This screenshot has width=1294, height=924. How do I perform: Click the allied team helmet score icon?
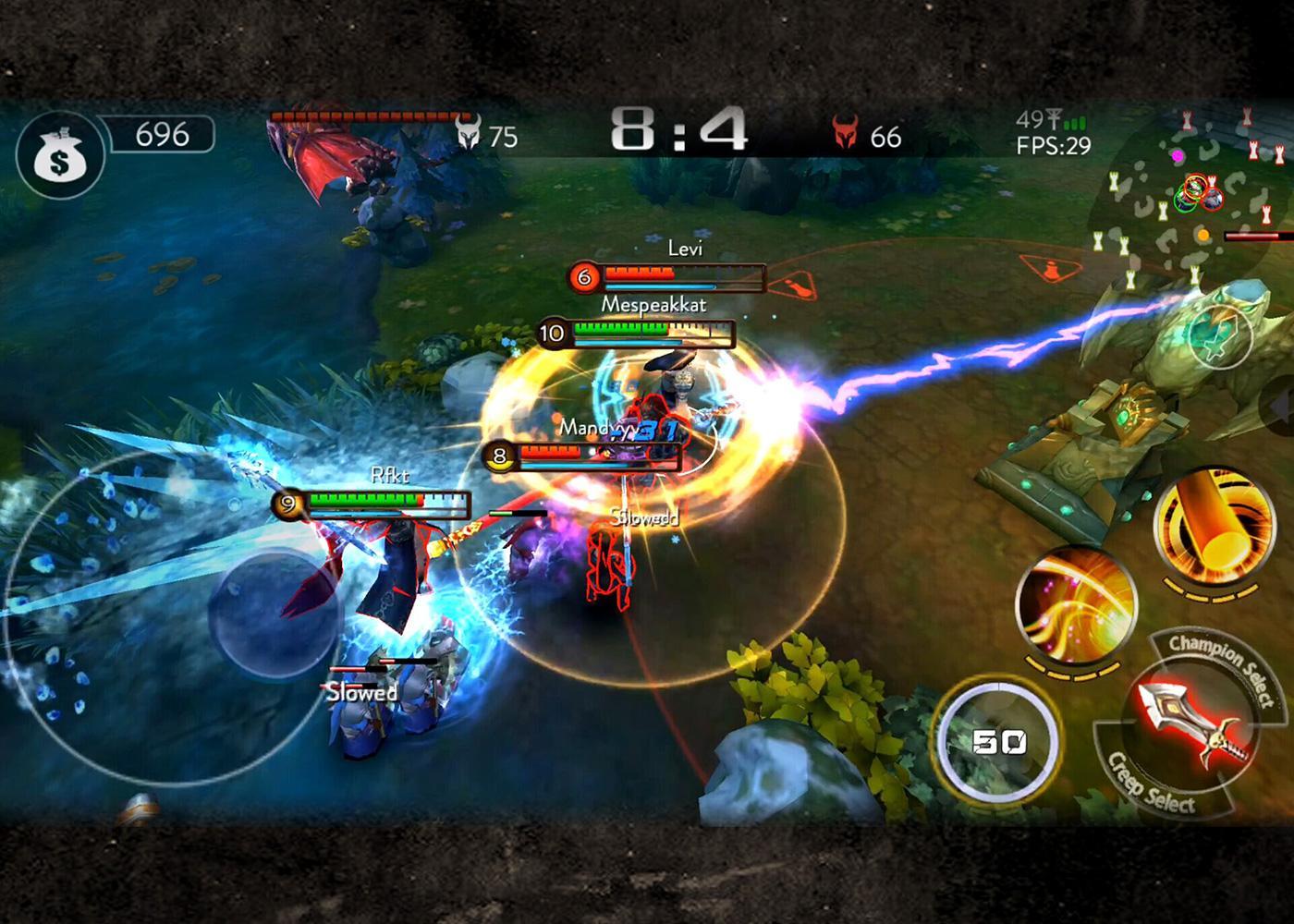471,134
